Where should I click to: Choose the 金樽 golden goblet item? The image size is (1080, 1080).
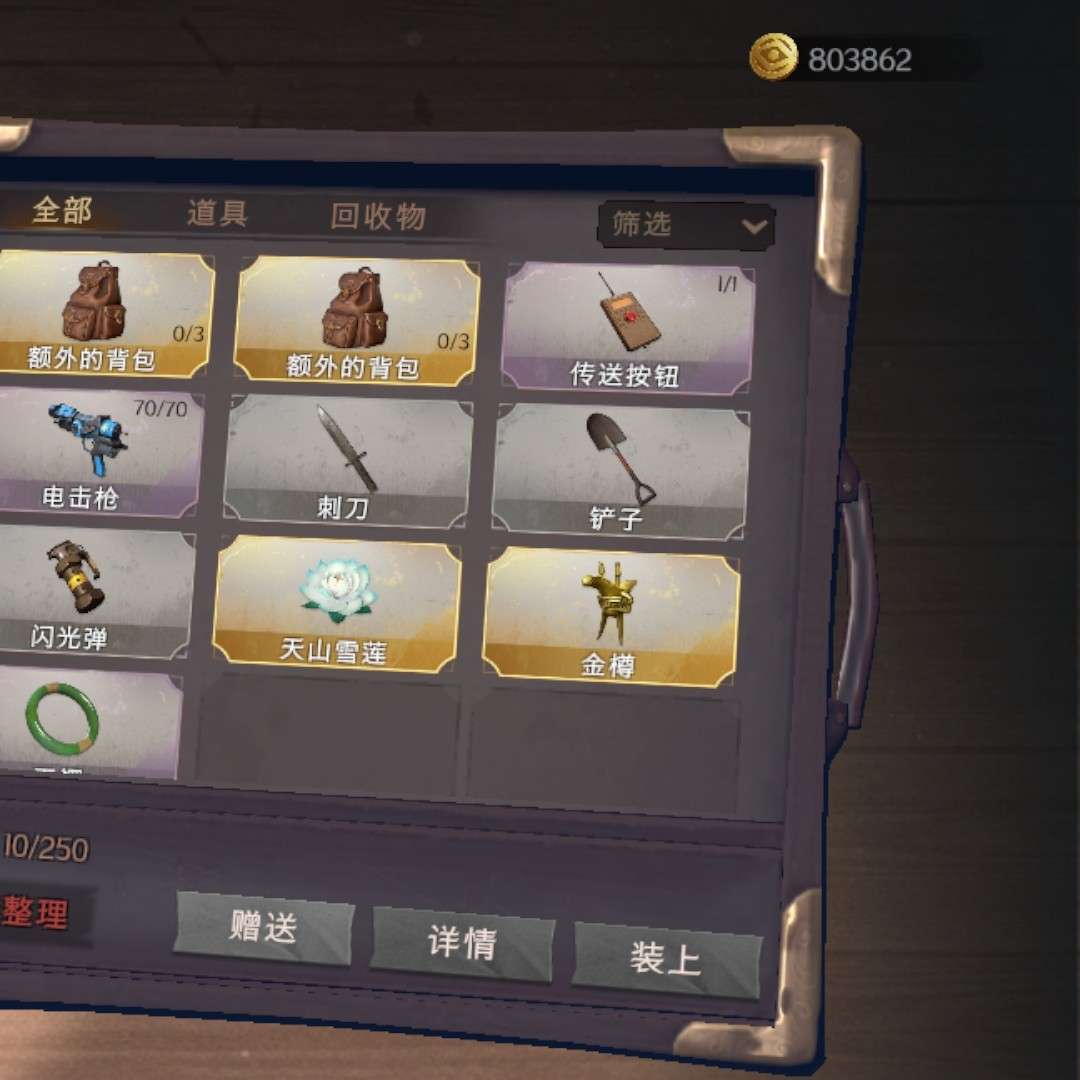tap(610, 616)
